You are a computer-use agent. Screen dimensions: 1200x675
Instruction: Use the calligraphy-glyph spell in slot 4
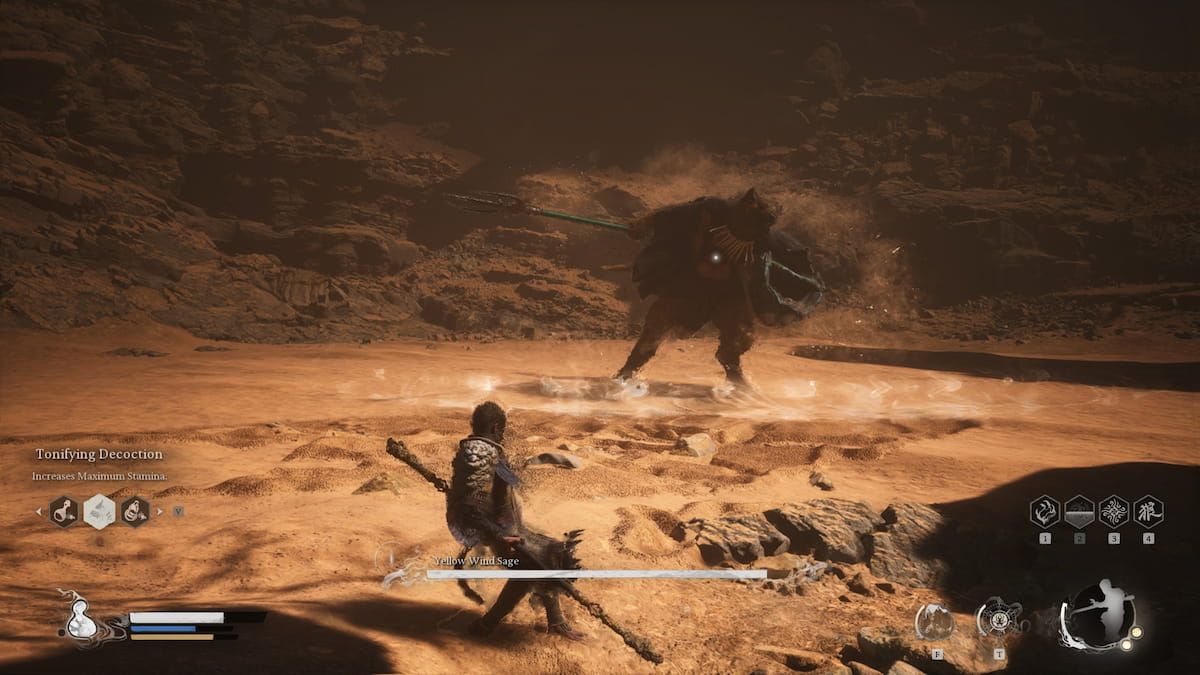tap(1148, 511)
